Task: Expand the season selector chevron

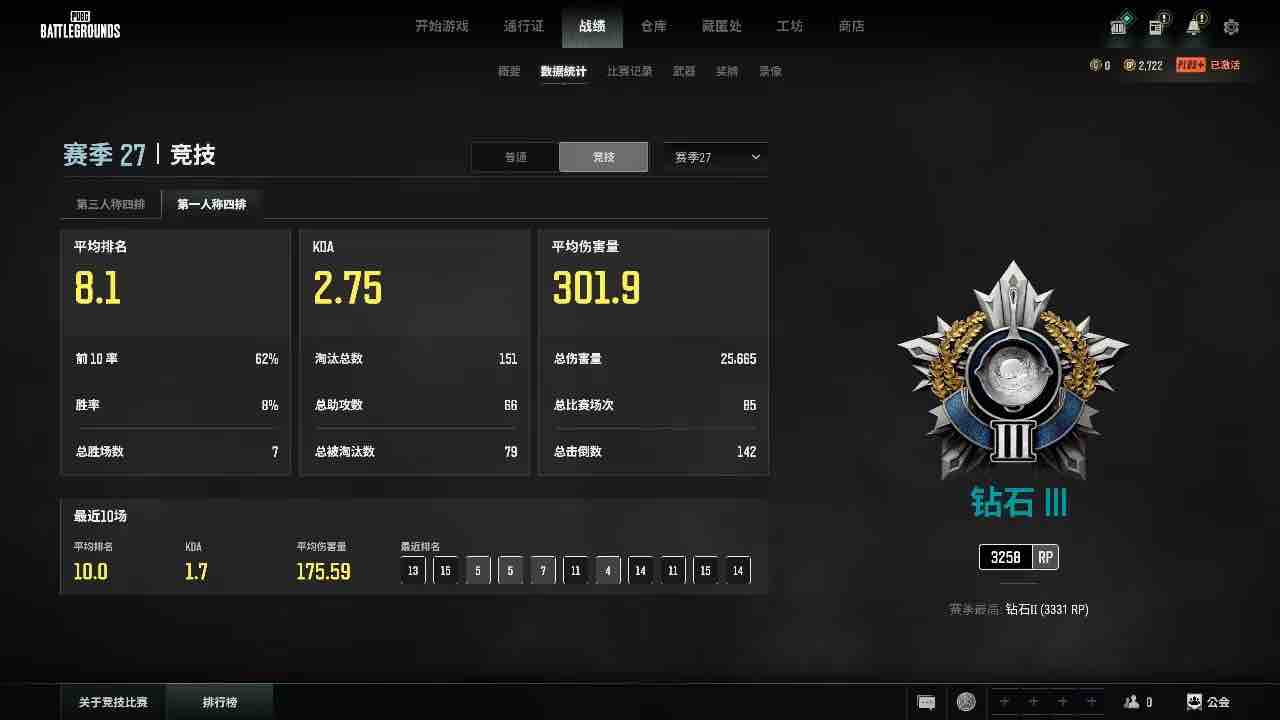Action: [x=755, y=157]
